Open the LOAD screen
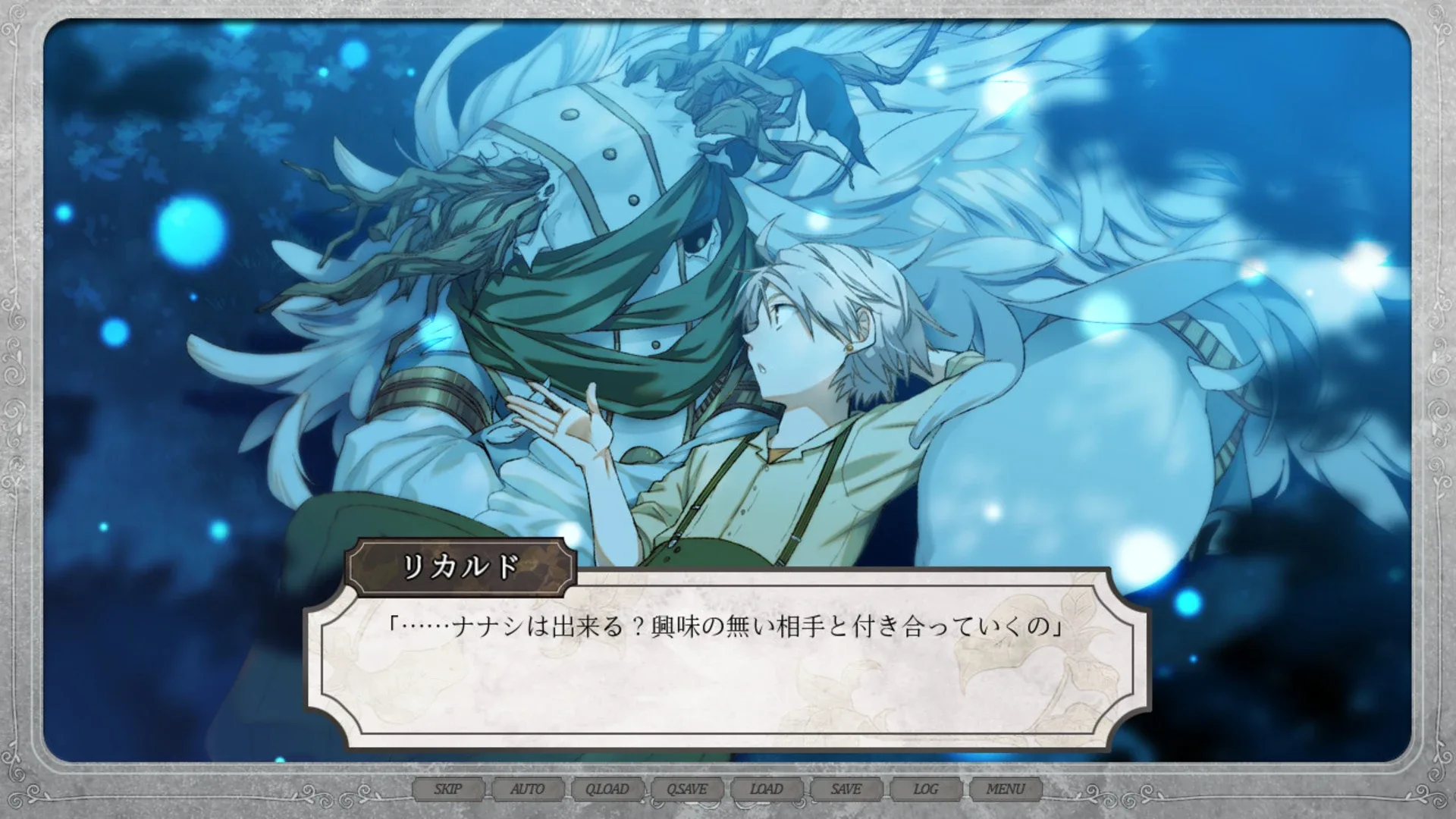 tap(766, 789)
